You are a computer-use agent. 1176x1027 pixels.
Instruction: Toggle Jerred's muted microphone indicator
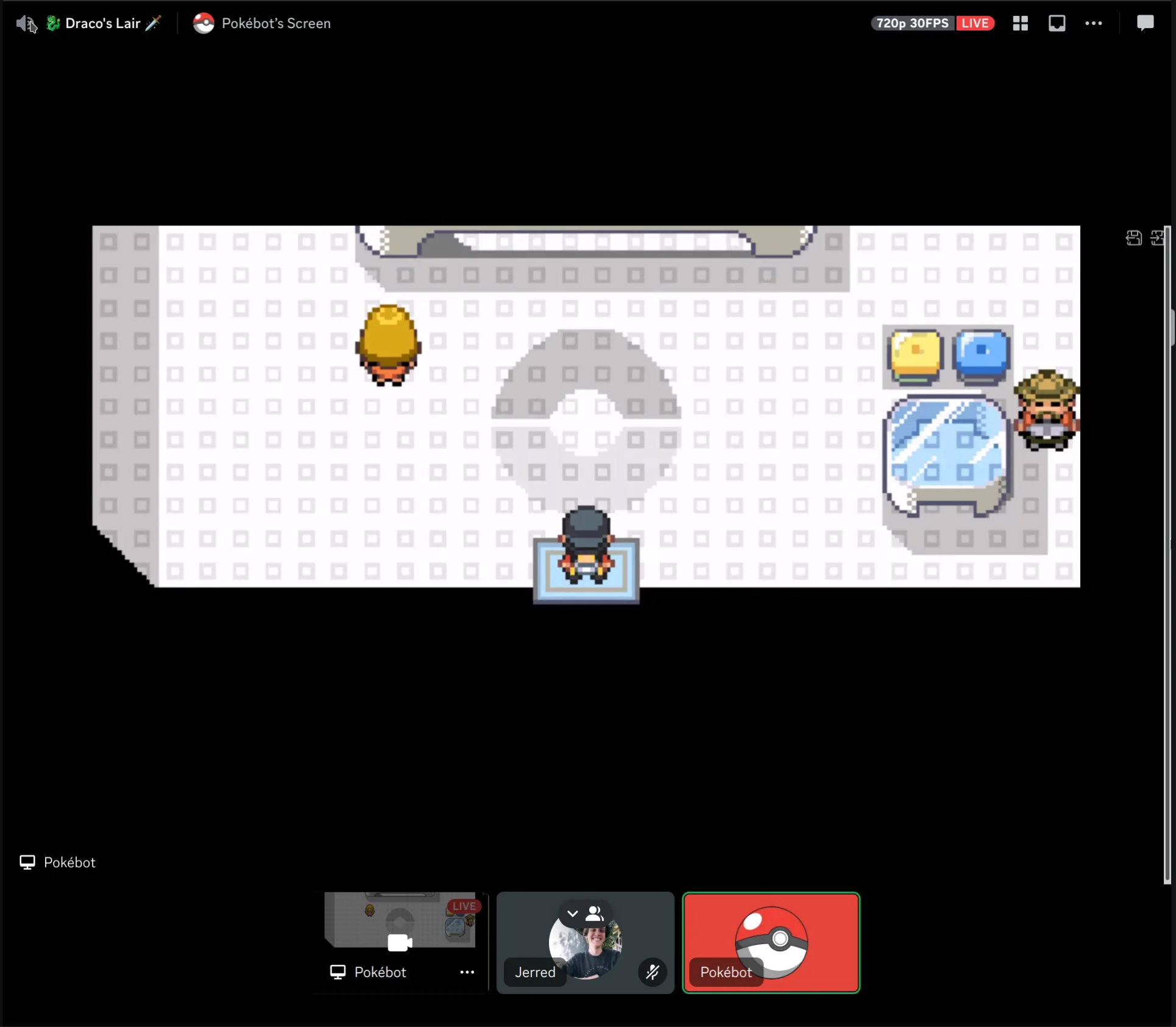[652, 972]
